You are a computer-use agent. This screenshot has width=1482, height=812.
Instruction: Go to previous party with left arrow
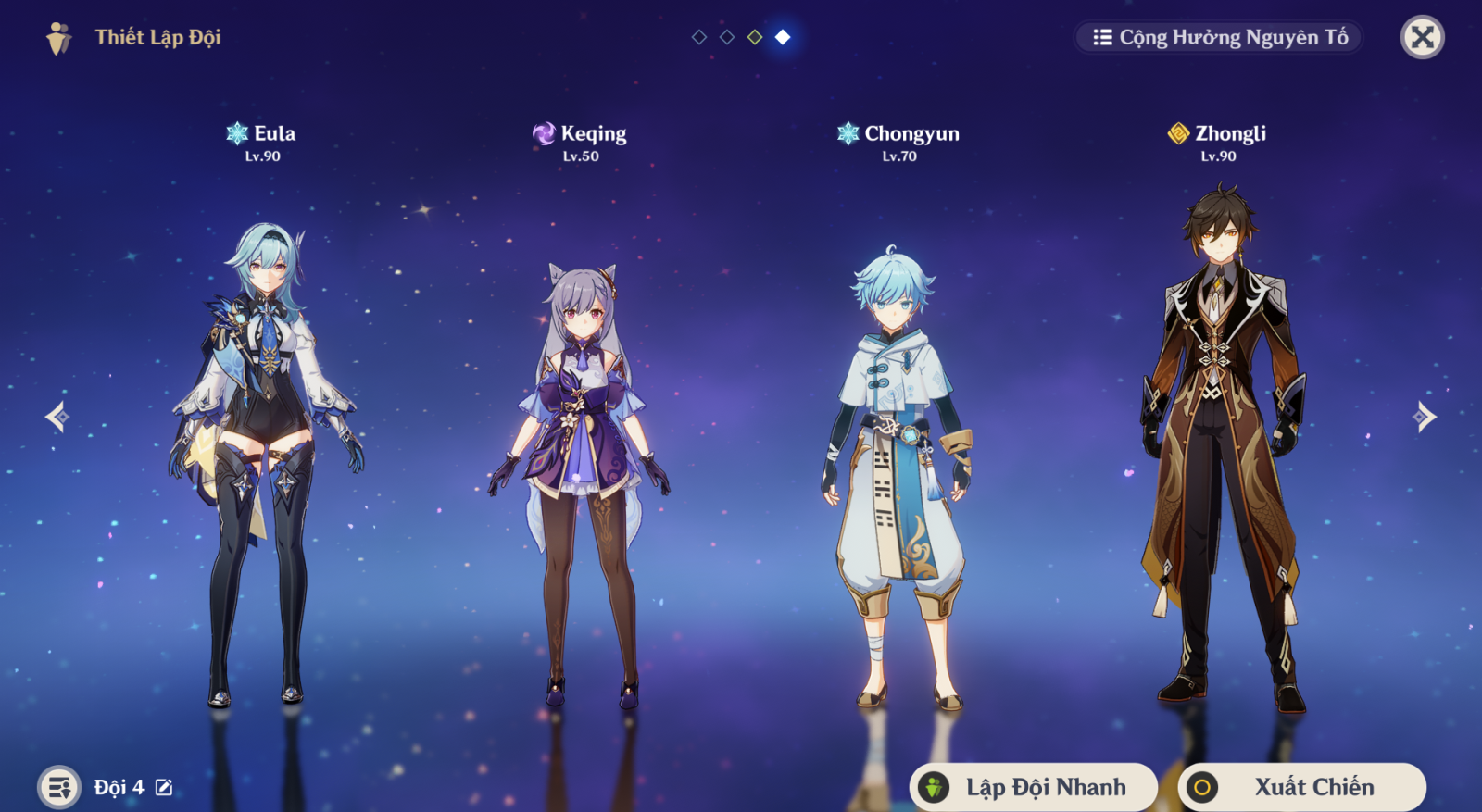[x=57, y=417]
